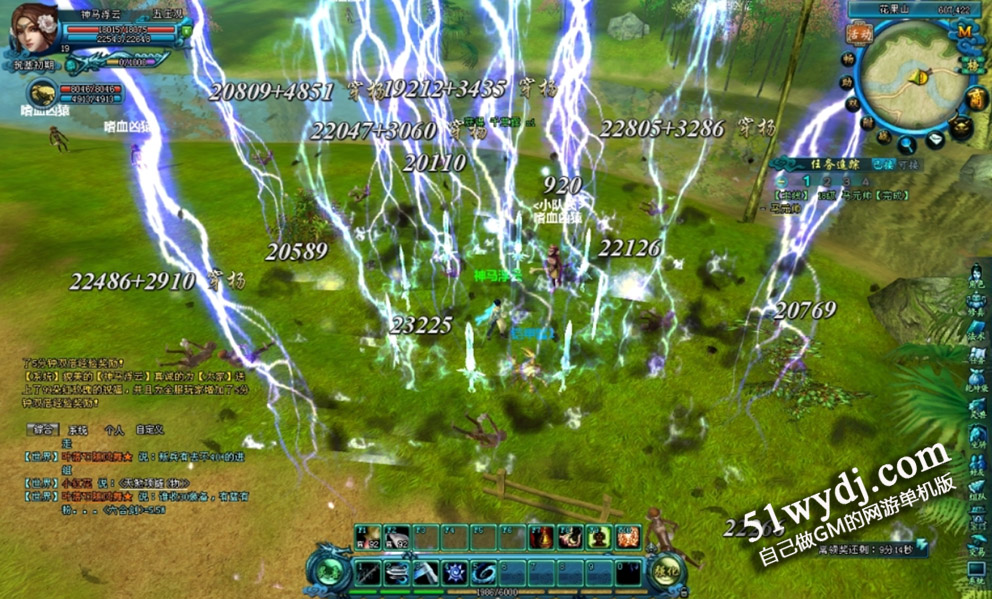Use the red lantern item in F7
The height and width of the screenshot is (599, 992).
(x=542, y=538)
